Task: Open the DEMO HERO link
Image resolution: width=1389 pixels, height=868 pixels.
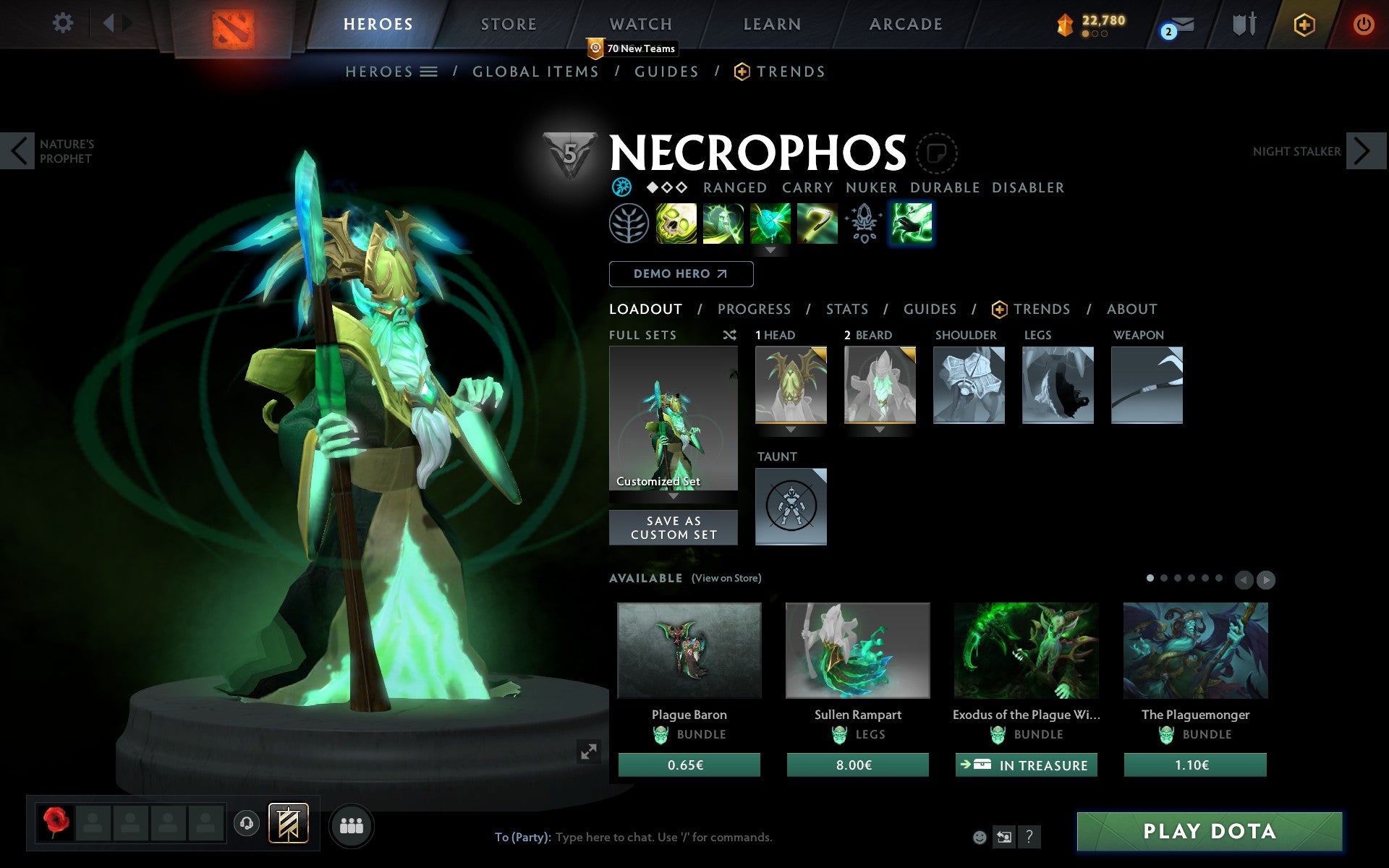Action: 680,274
